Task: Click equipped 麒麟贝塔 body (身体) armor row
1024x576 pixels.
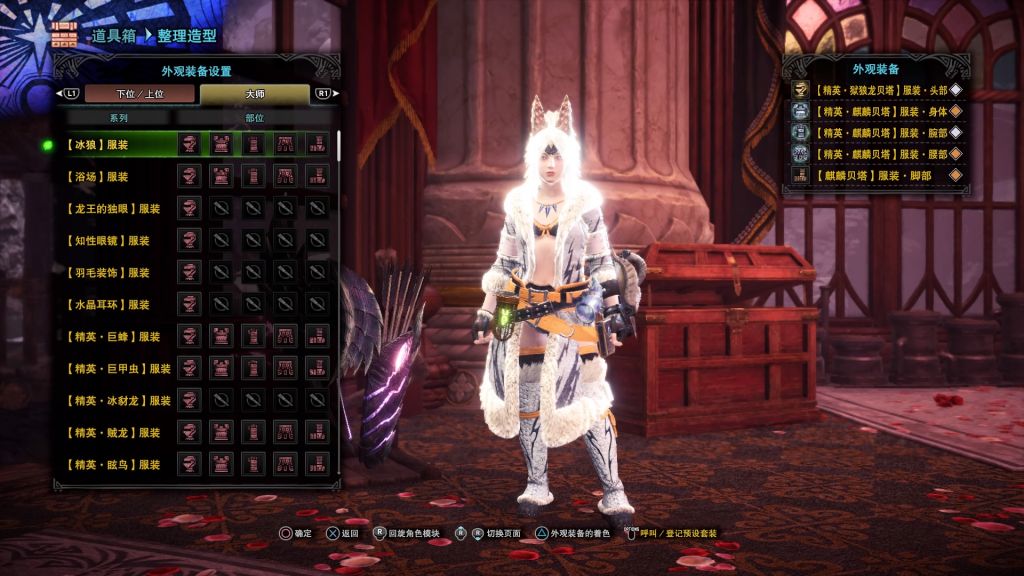Action: [x=878, y=111]
